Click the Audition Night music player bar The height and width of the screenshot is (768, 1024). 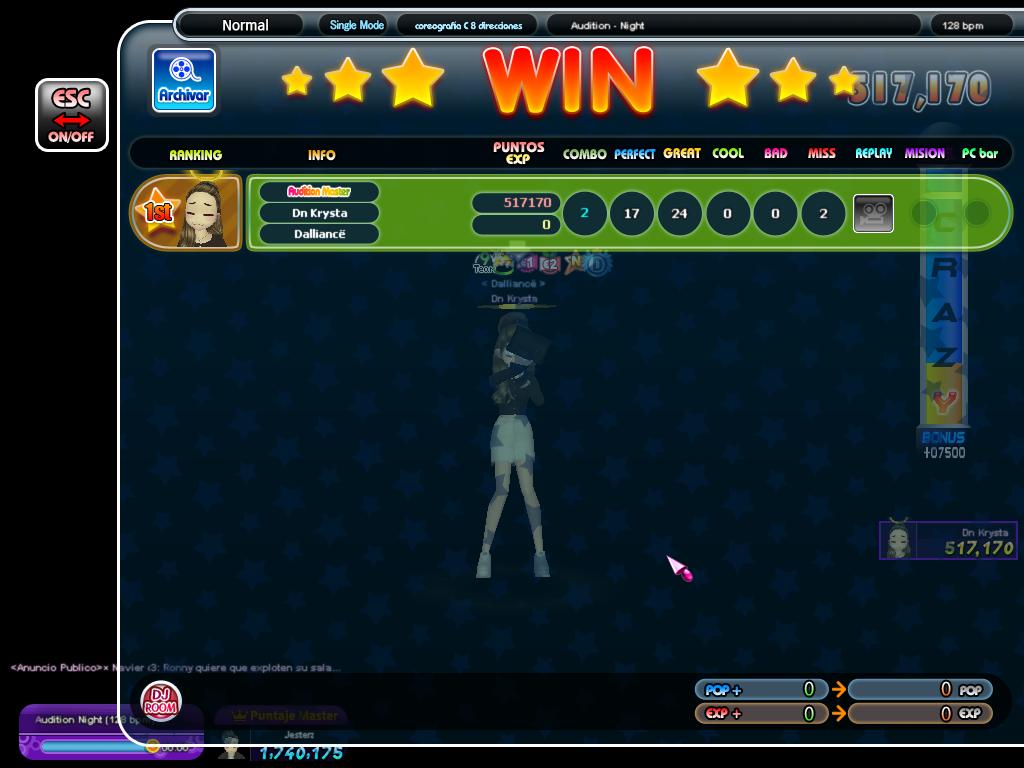click(x=110, y=732)
